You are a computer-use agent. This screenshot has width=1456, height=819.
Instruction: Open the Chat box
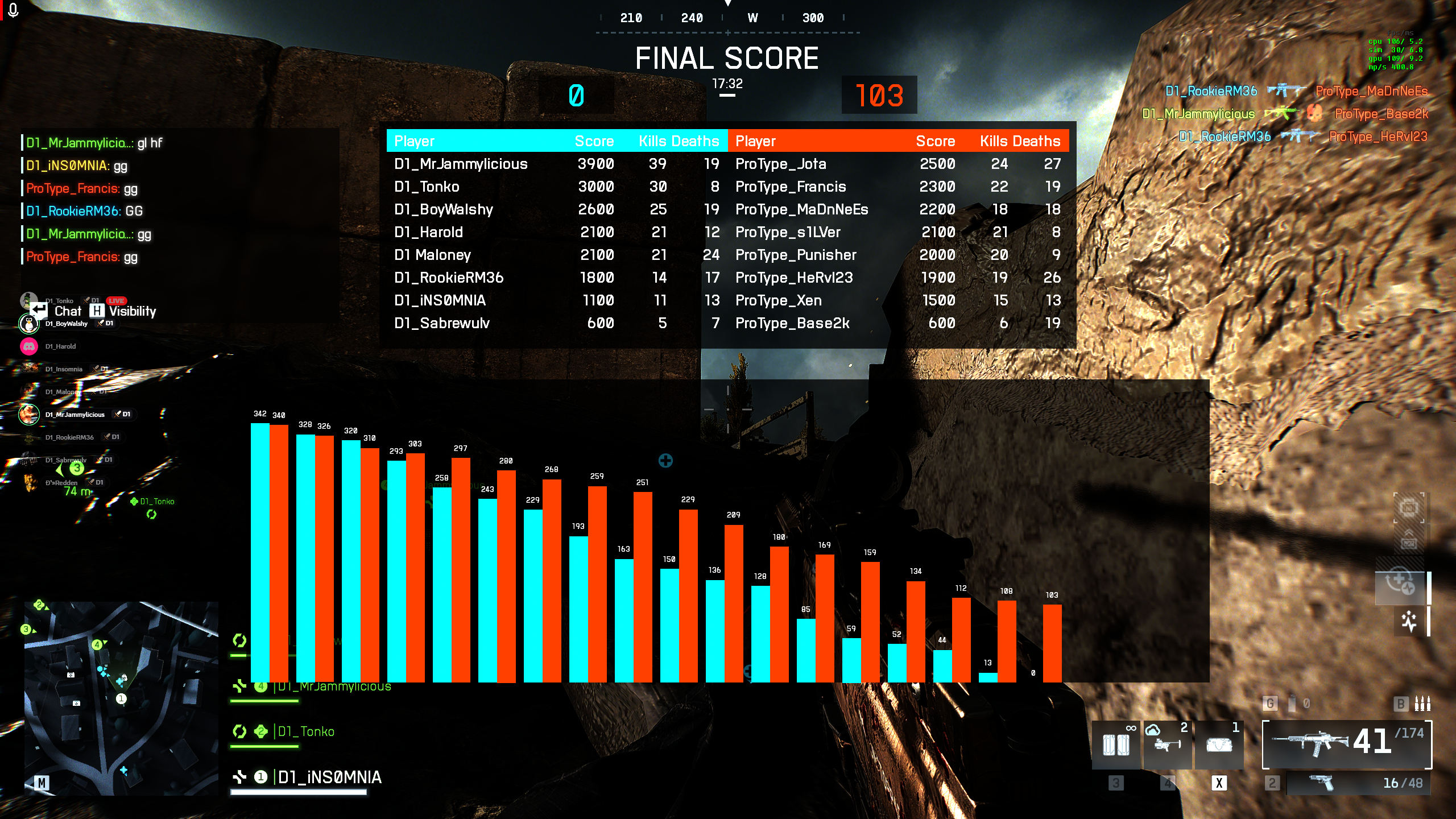[x=67, y=311]
